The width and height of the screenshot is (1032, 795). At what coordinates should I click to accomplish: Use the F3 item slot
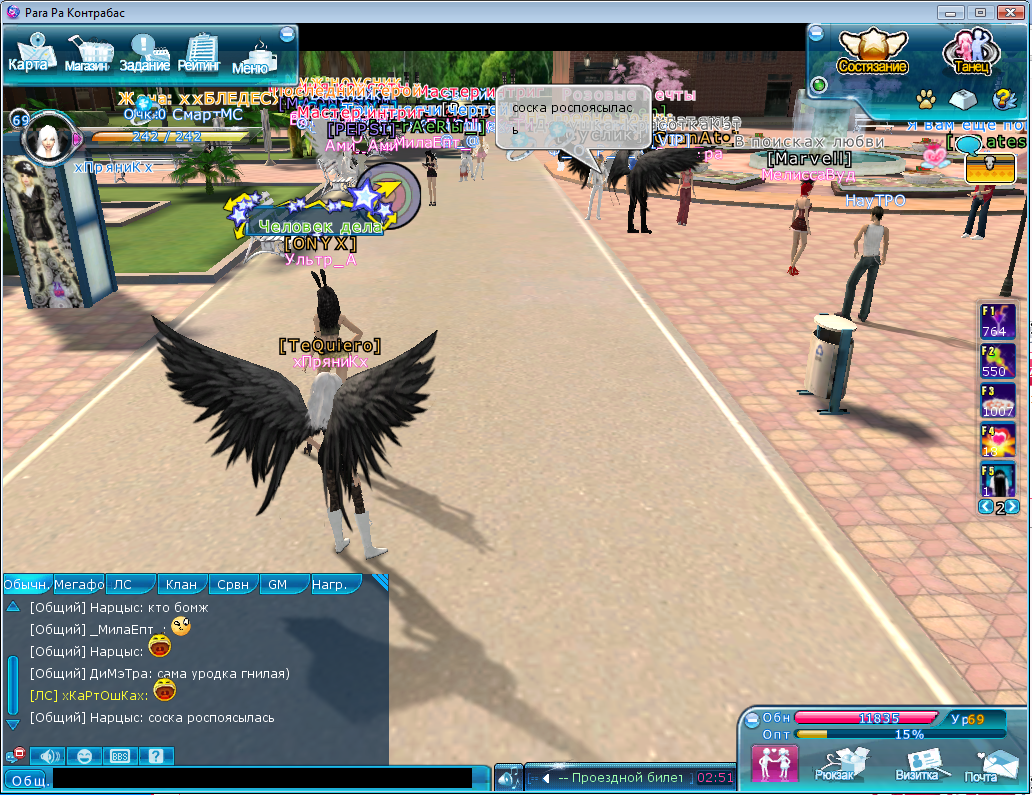(997, 400)
